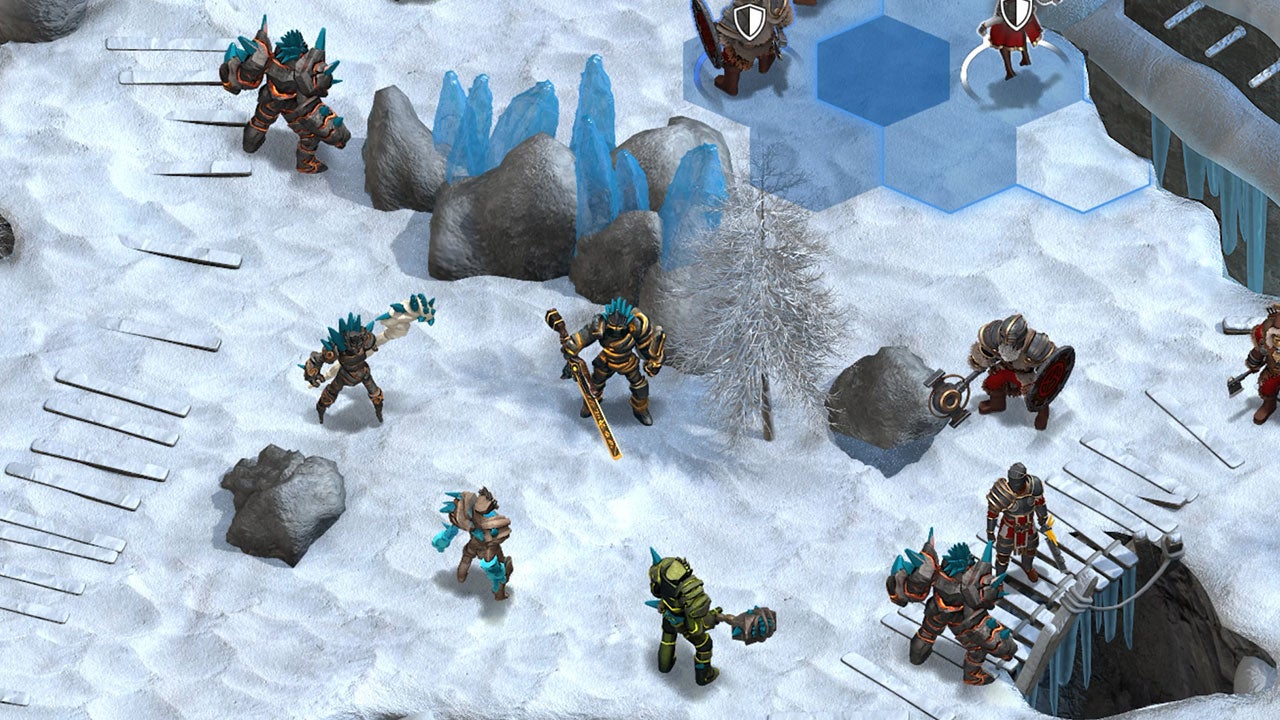Select the dark blue highlighted hex tile
This screenshot has height=720, width=1280.
[882, 70]
